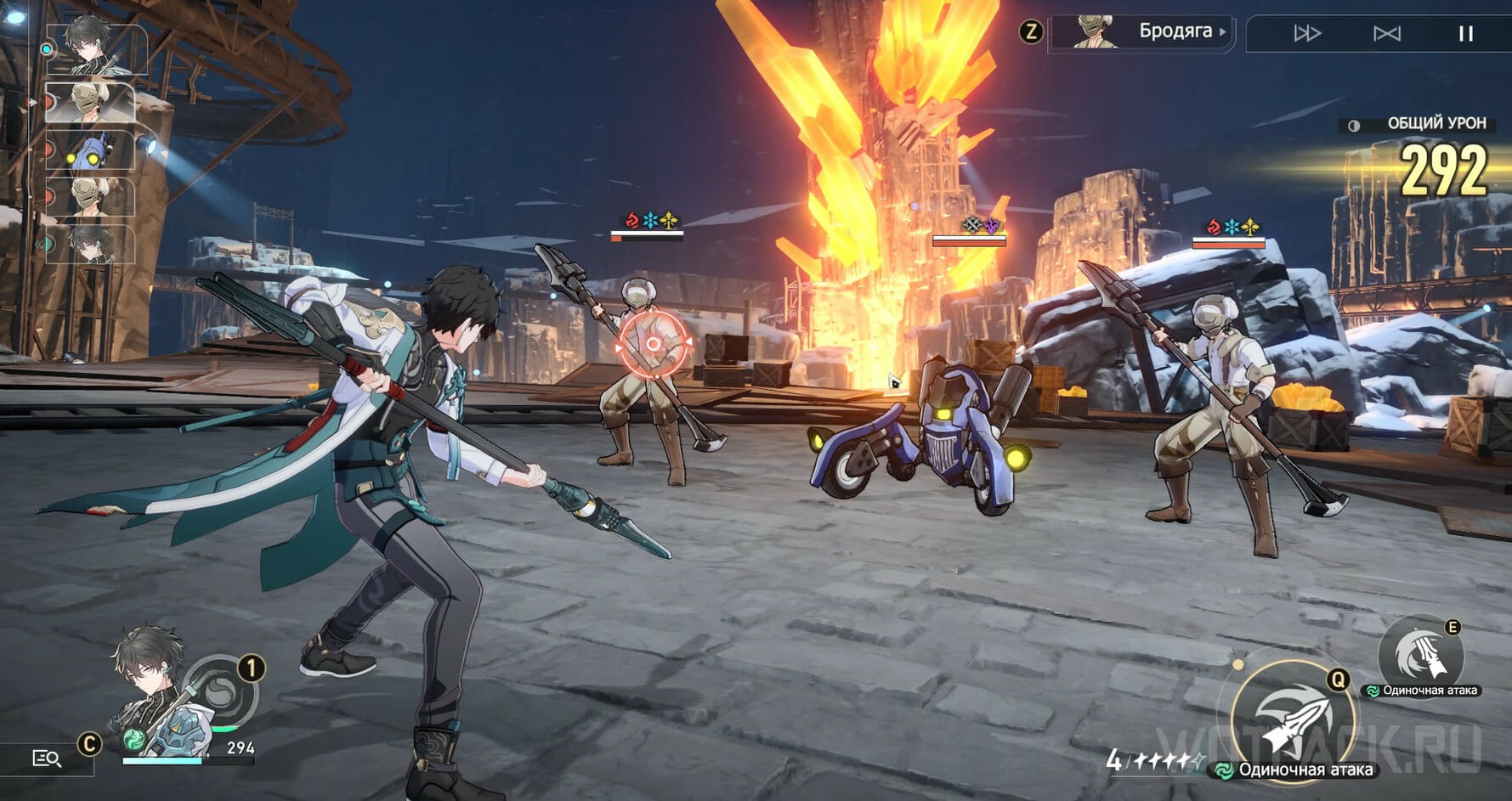Pause the battle with the pause button

[1465, 33]
